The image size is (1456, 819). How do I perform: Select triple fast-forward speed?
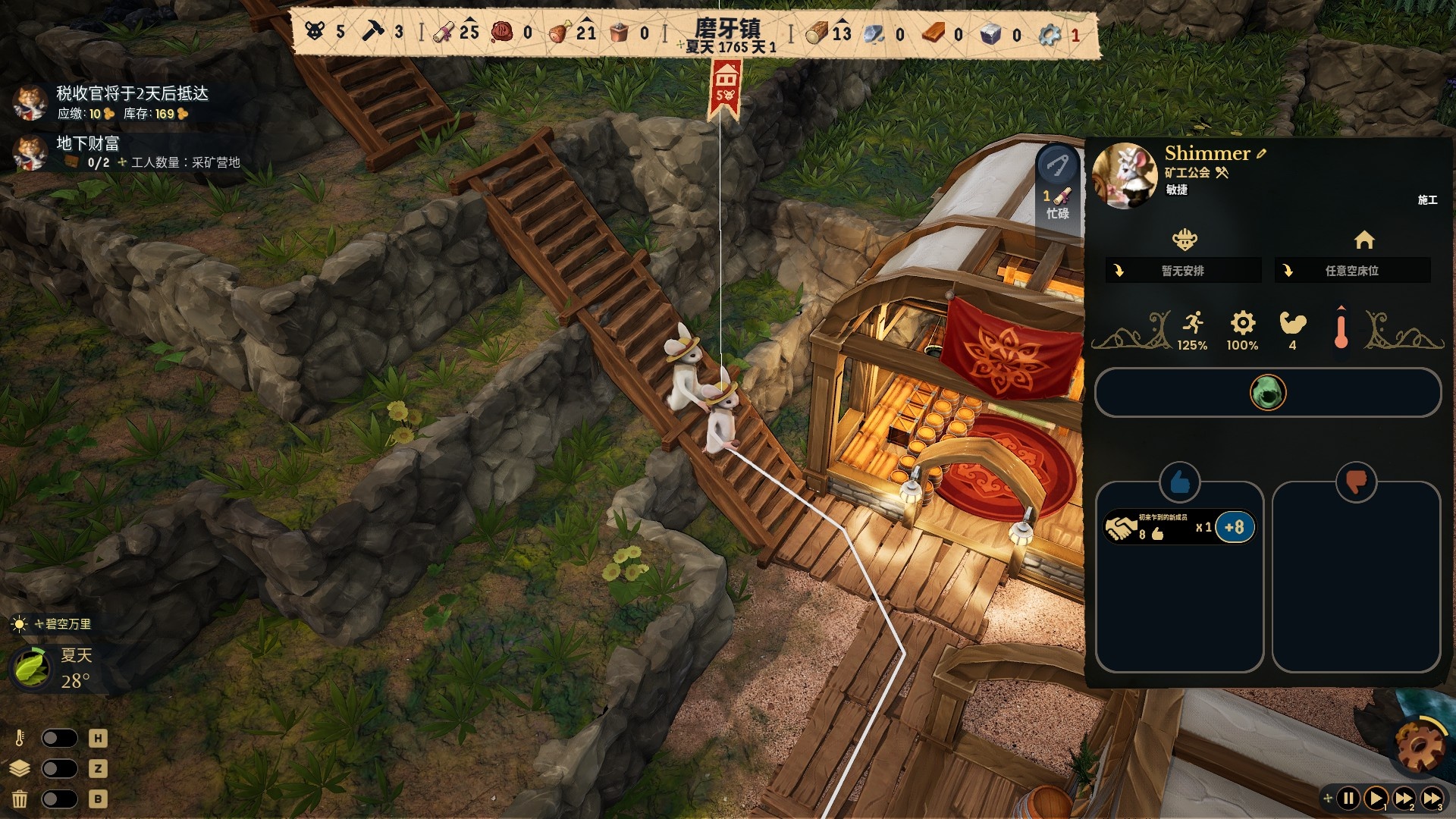(1432, 798)
